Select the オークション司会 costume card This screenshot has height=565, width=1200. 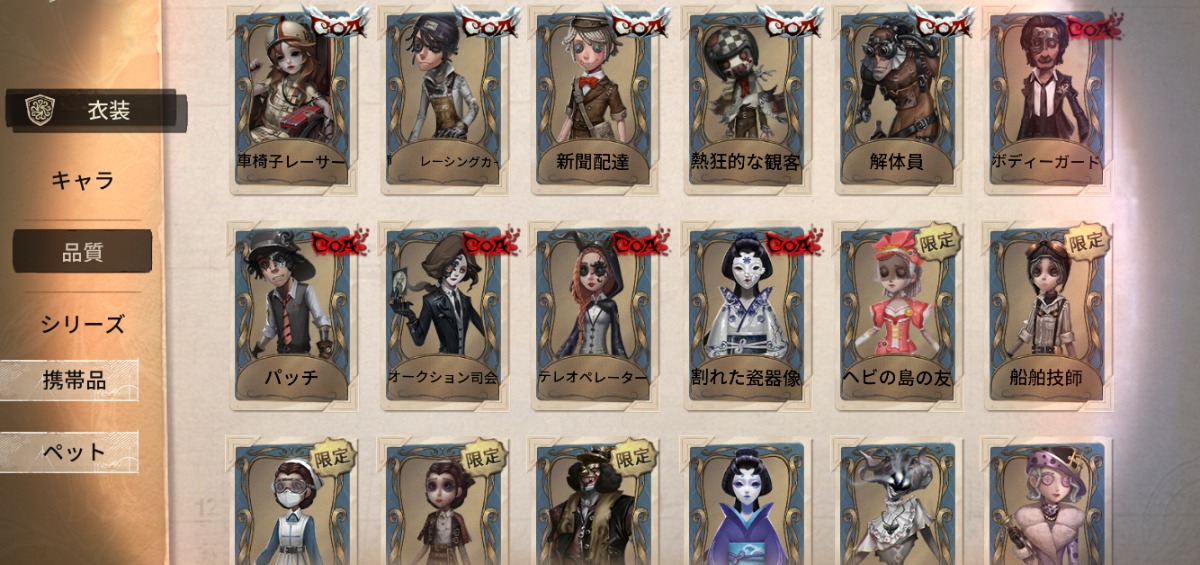point(444,315)
